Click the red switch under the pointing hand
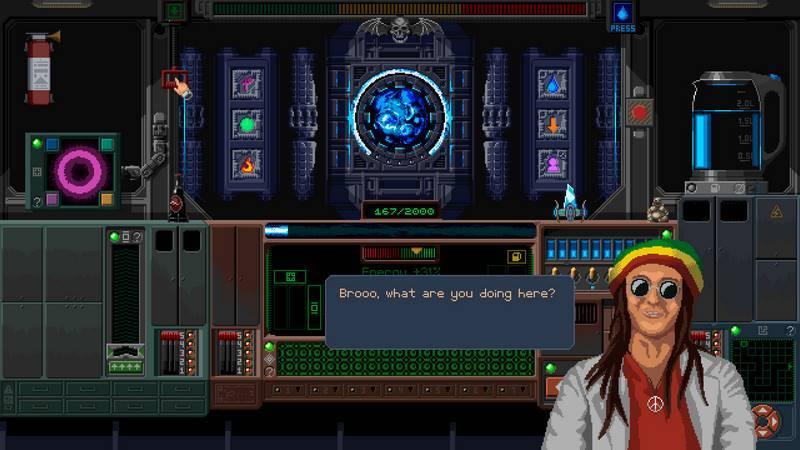Viewport: 800px width, 450px height. click(x=171, y=77)
